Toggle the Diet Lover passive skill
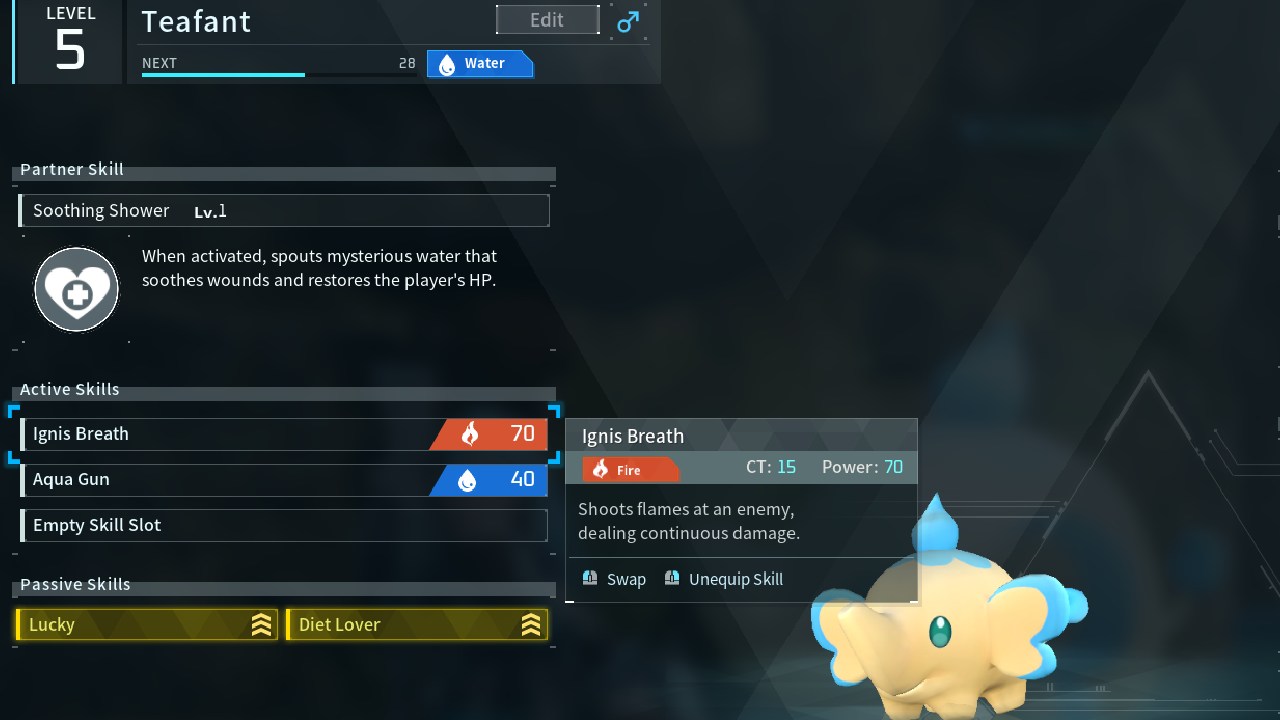This screenshot has height=720, width=1280. point(418,624)
